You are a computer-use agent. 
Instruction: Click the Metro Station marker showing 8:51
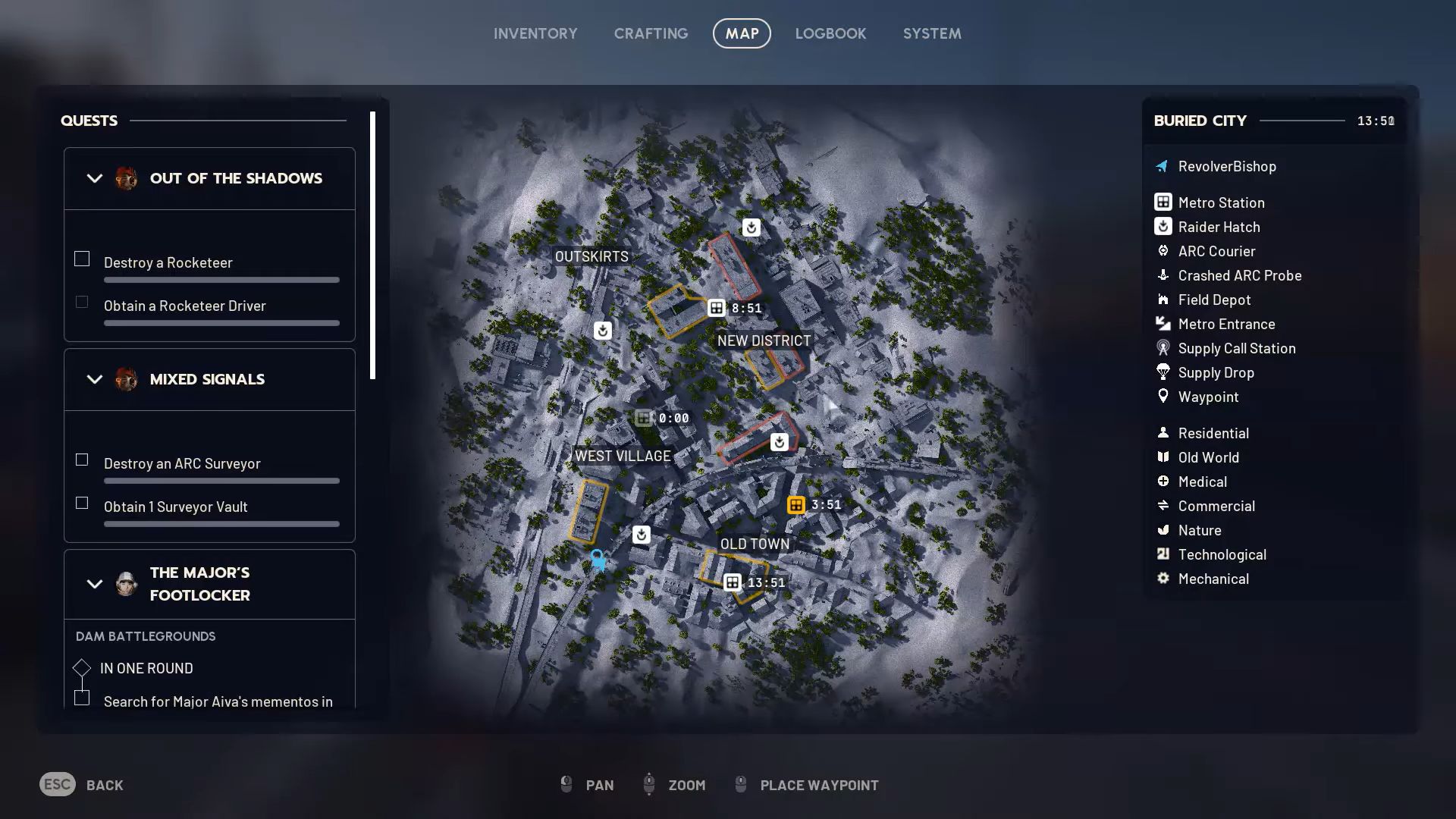pyautogui.click(x=717, y=308)
